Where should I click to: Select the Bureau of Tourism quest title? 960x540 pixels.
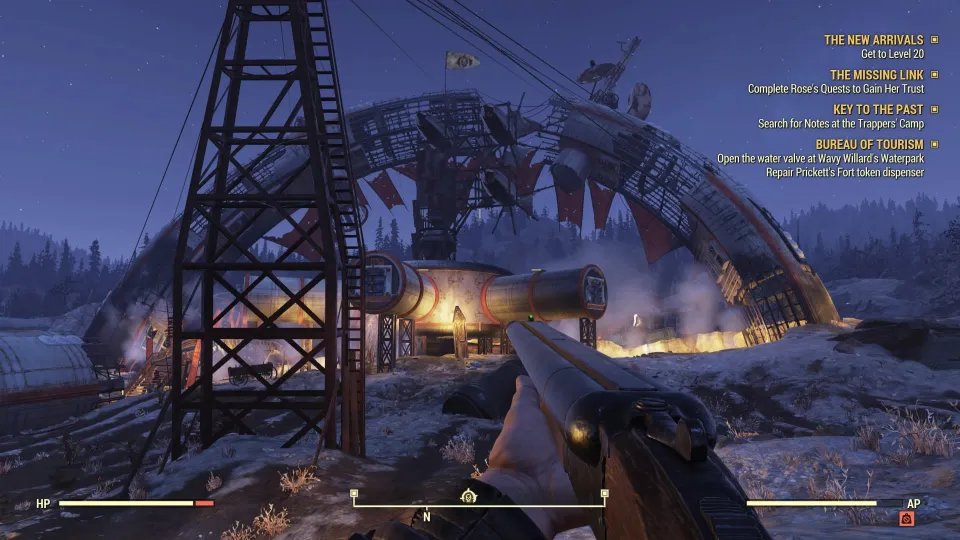(x=869, y=145)
